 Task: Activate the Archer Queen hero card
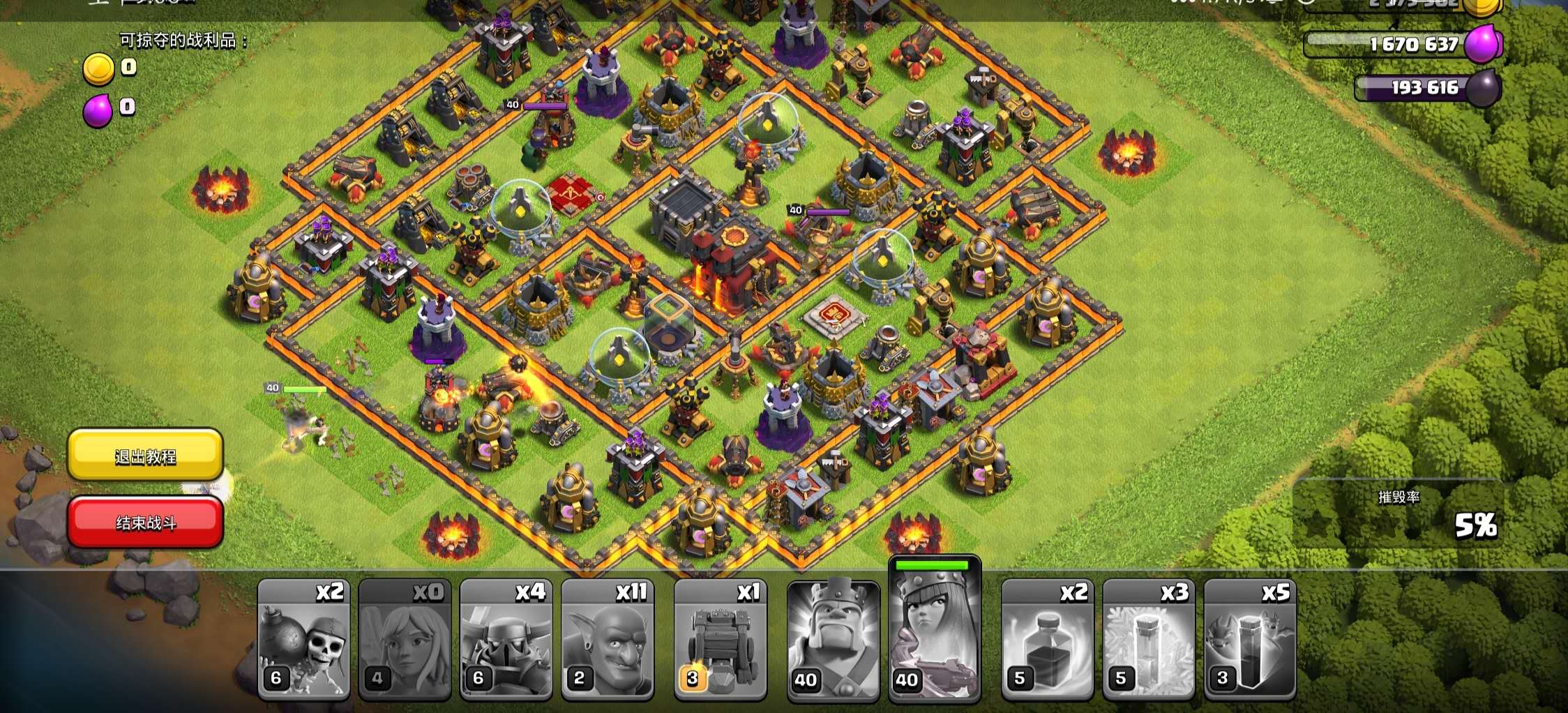click(x=934, y=631)
